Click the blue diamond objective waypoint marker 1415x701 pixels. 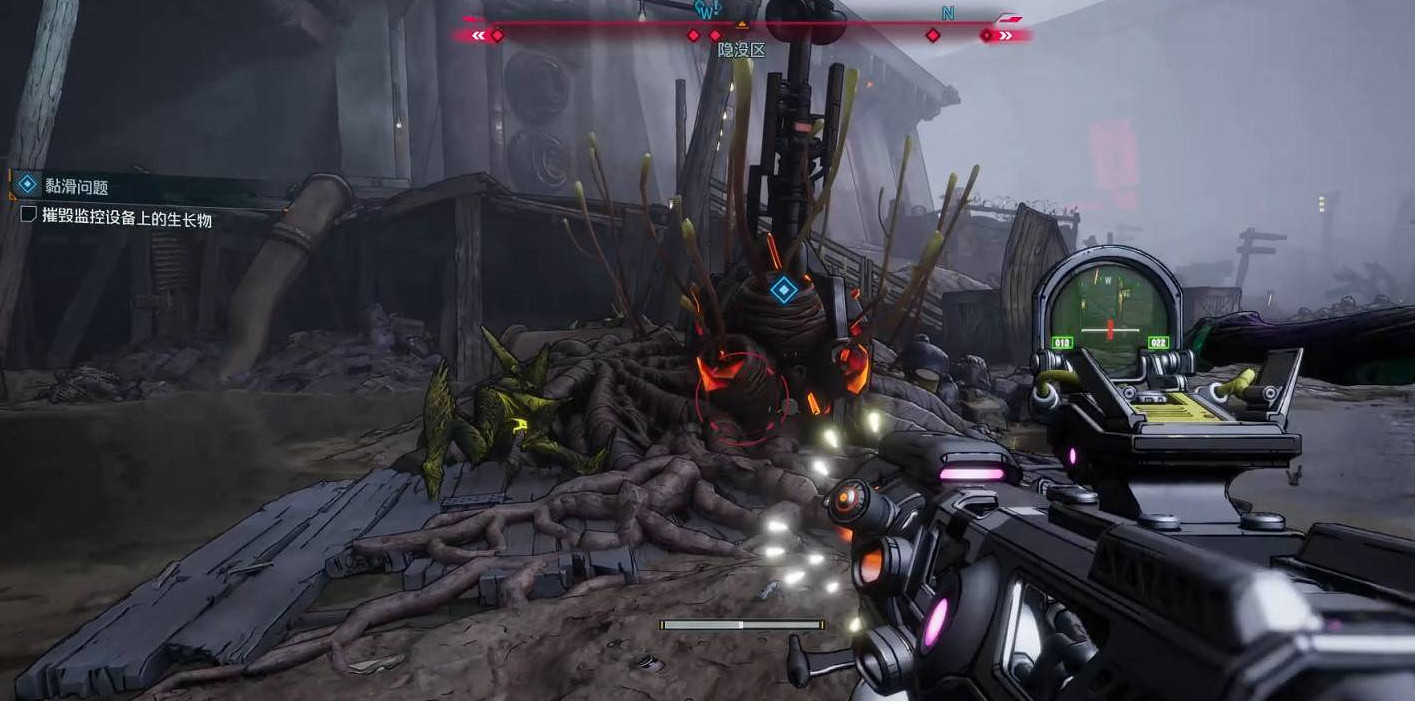pyautogui.click(x=783, y=291)
